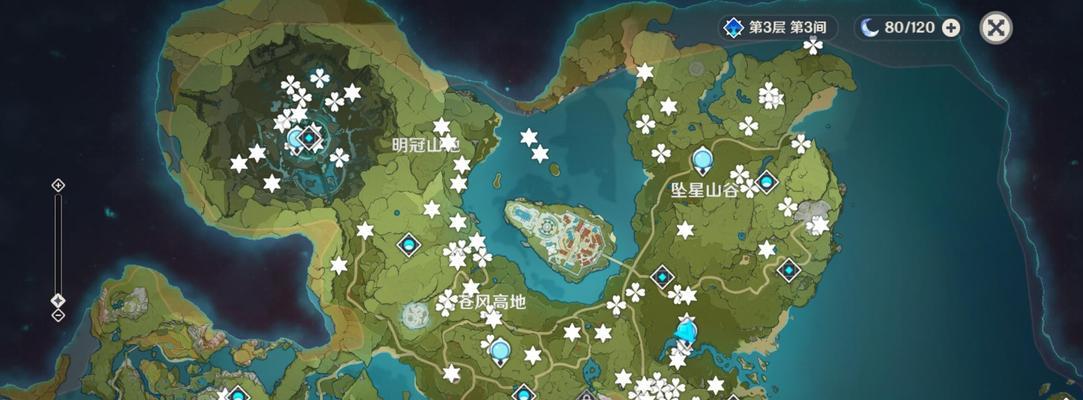Choose the easternmost diamond marker near the coast
This screenshot has height=400, width=1083.
tap(790, 269)
